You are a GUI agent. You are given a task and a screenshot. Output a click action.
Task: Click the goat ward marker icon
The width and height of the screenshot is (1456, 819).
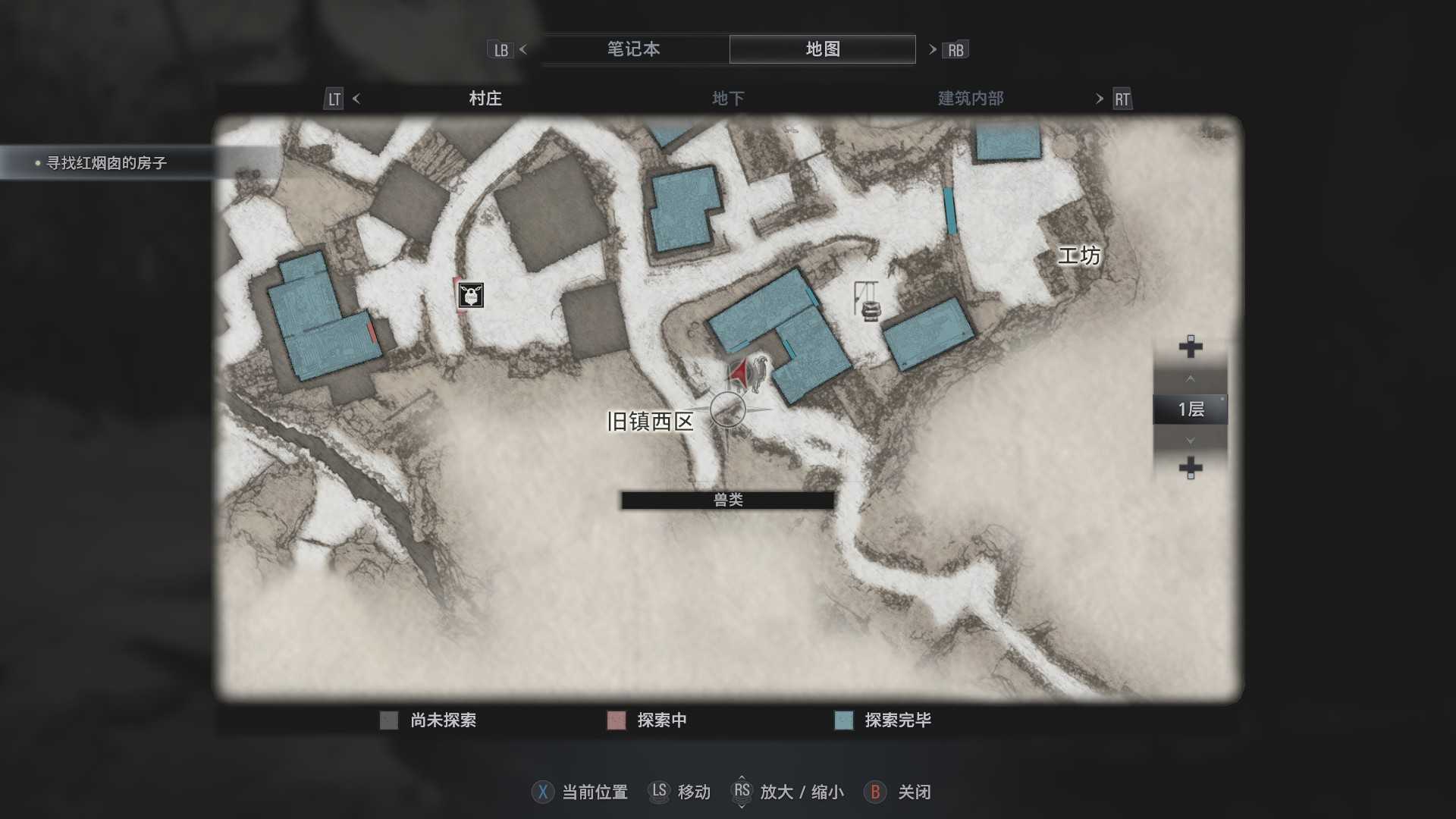471,295
